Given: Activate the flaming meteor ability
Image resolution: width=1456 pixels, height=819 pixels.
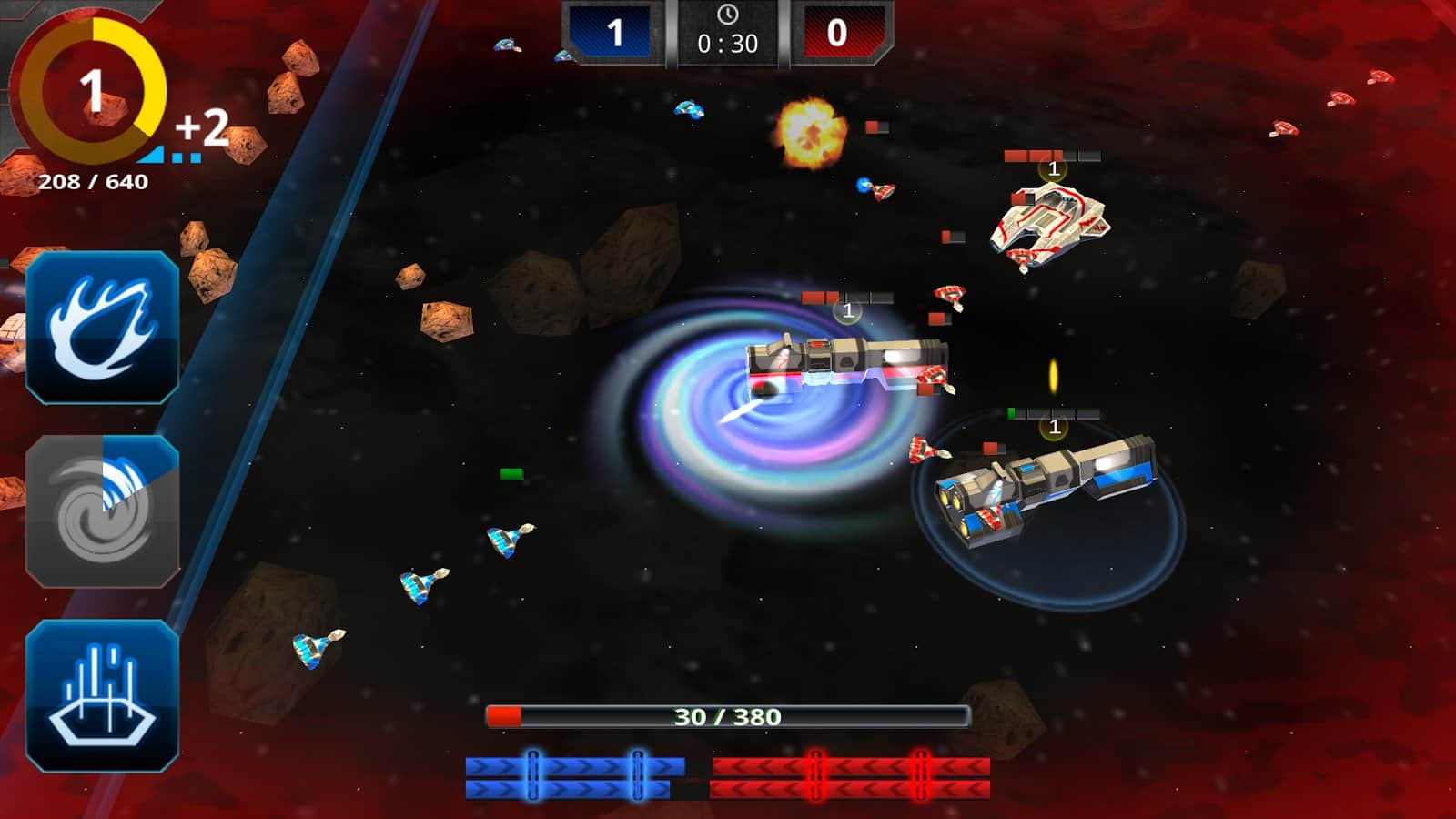Looking at the screenshot, I should [x=102, y=328].
